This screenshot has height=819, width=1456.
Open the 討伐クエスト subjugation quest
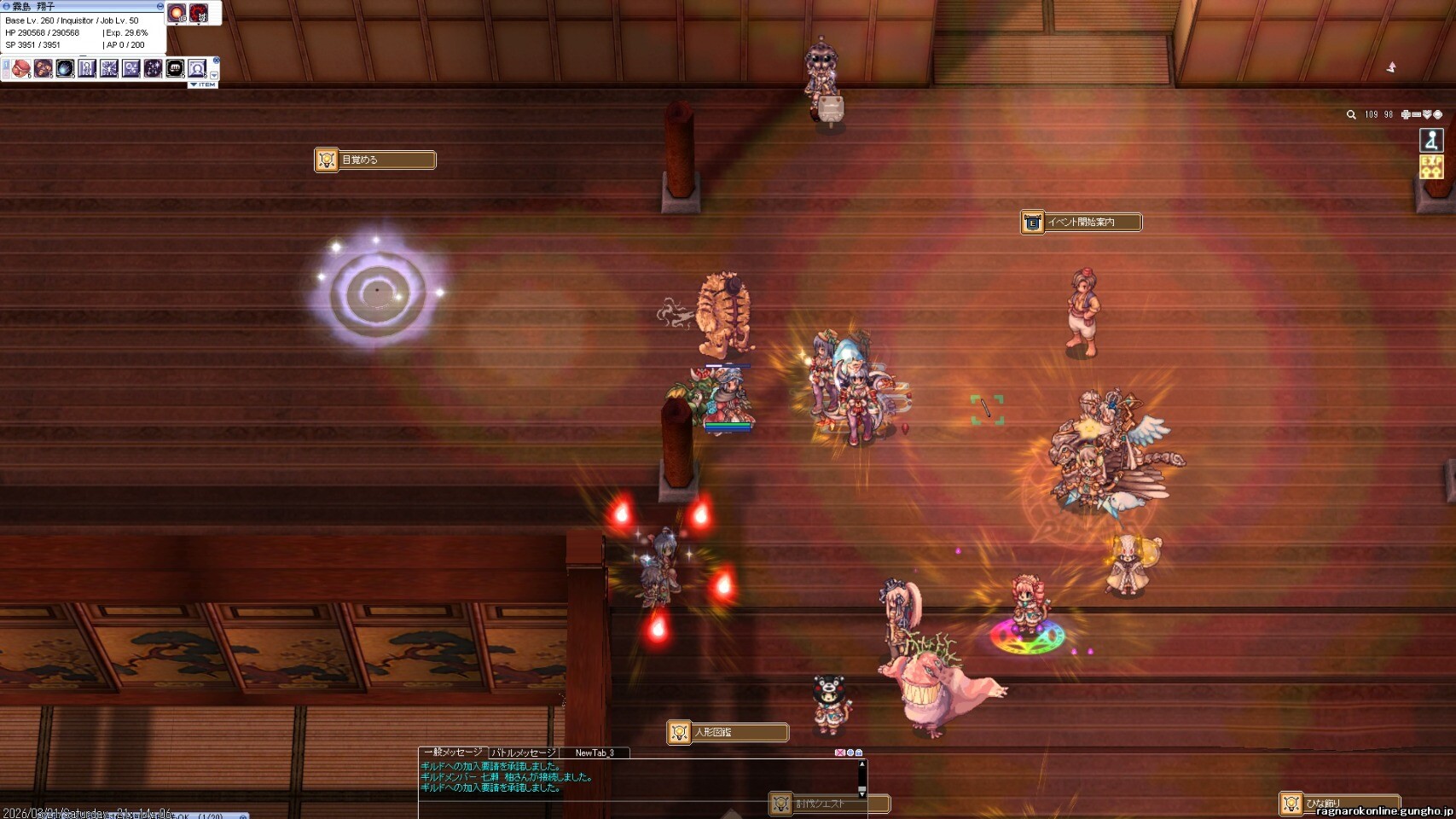[x=829, y=804]
